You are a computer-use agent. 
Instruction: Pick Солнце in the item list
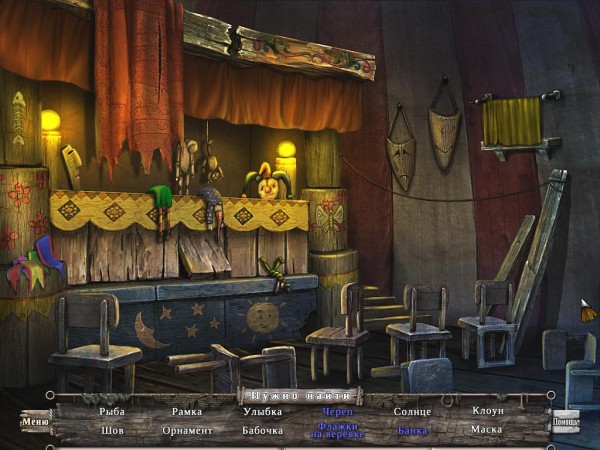412,411
